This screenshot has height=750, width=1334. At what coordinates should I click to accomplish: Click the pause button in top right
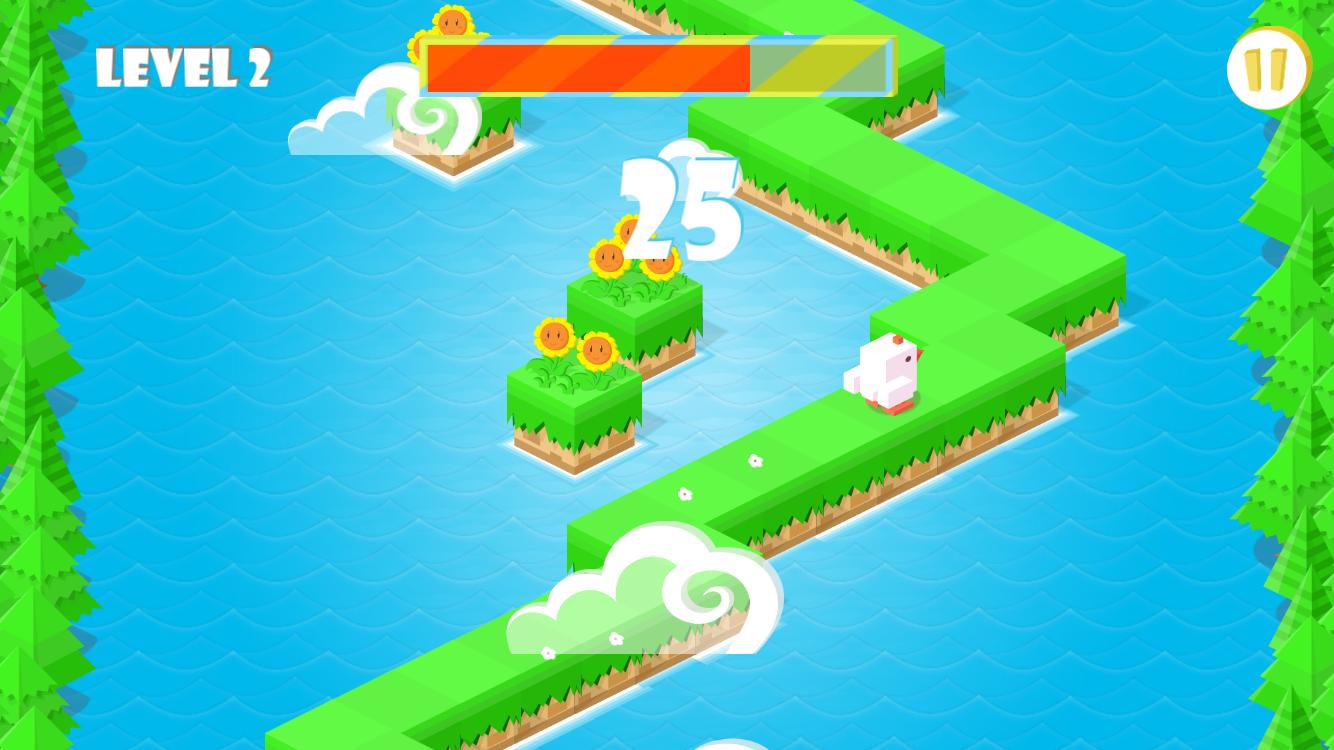1268,68
